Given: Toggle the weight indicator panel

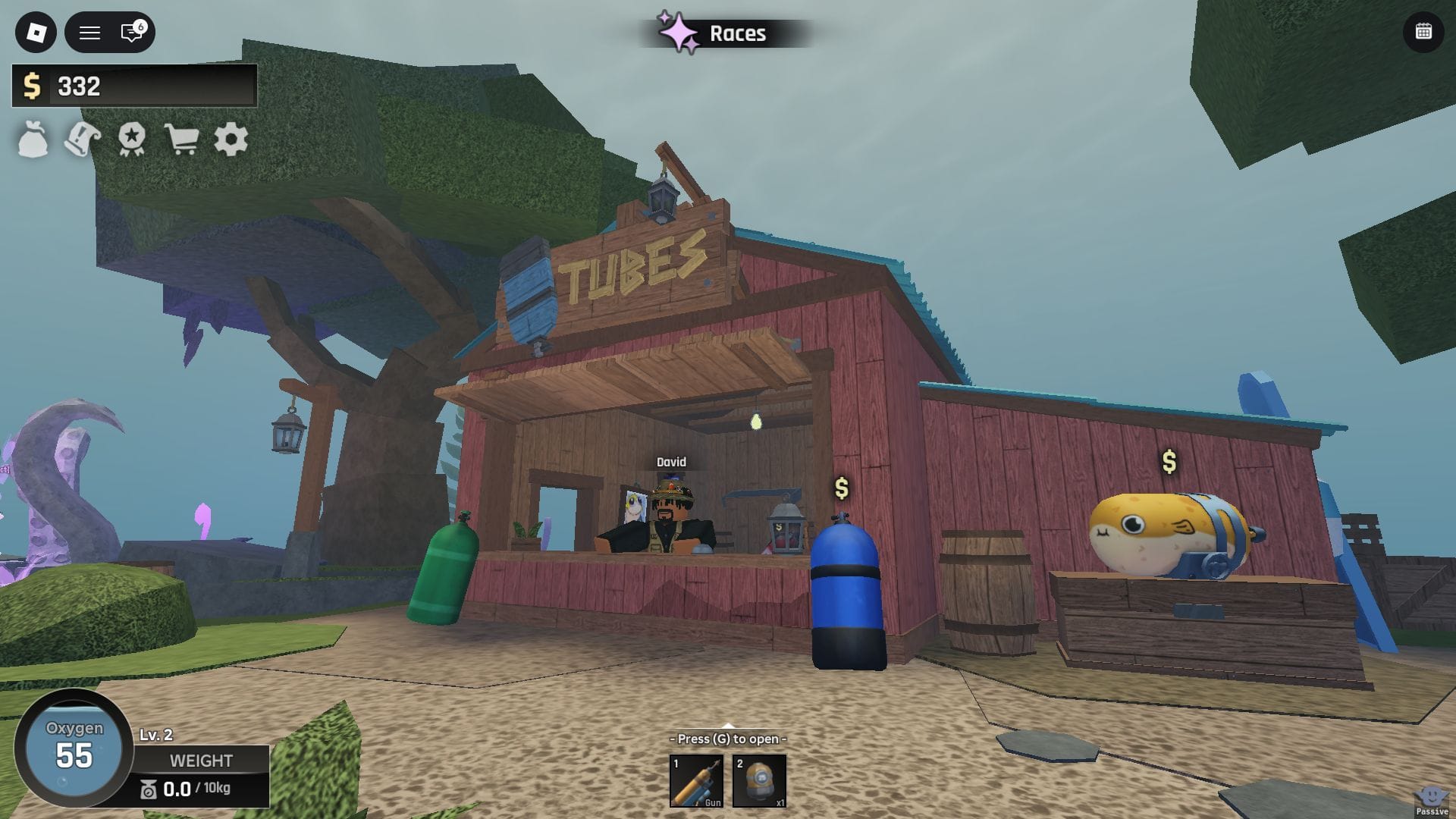Looking at the screenshot, I should 201,761.
